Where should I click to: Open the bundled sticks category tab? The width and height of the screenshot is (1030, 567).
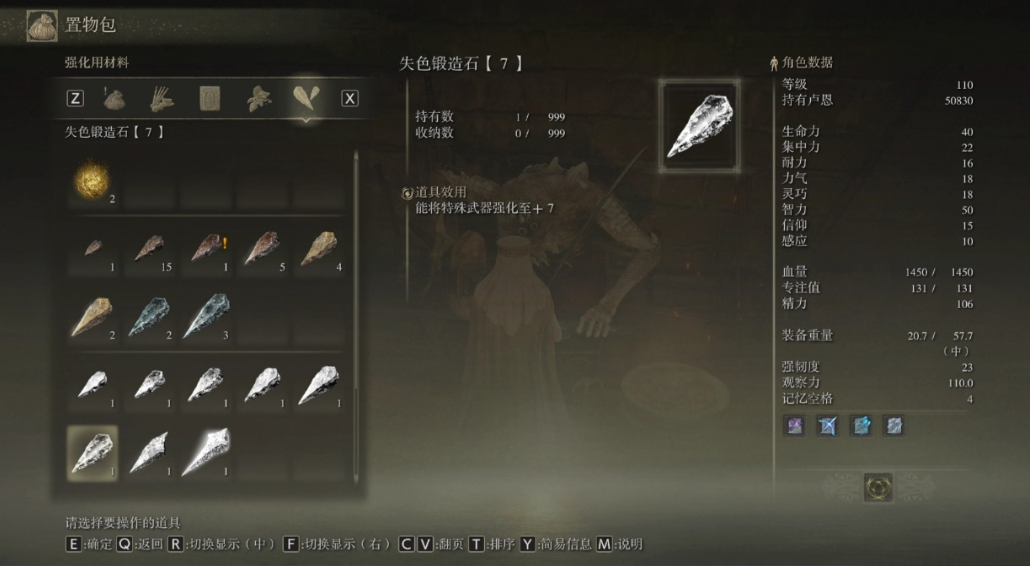[x=162, y=98]
